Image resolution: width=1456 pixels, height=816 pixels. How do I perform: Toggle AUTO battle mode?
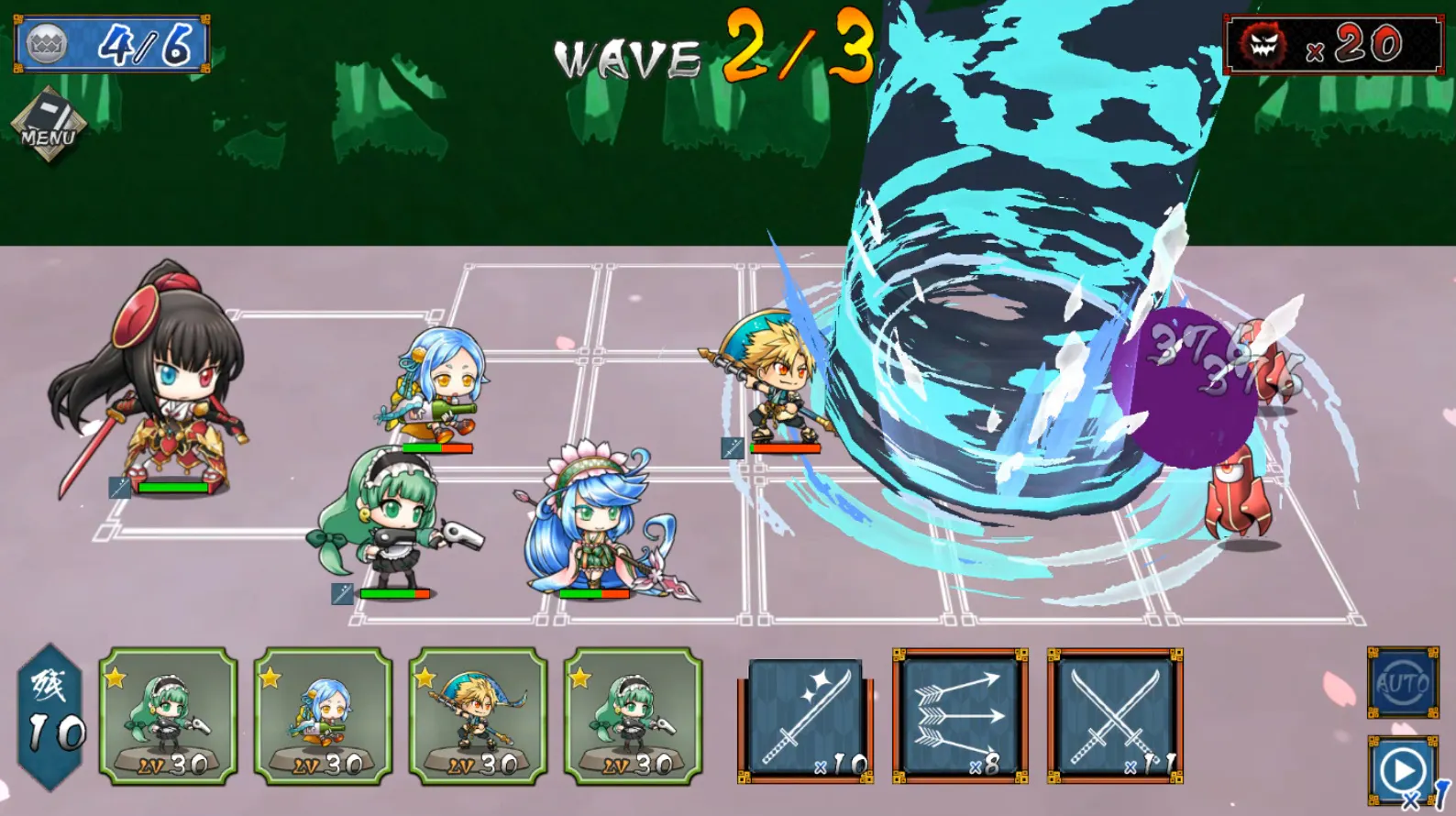1402,682
